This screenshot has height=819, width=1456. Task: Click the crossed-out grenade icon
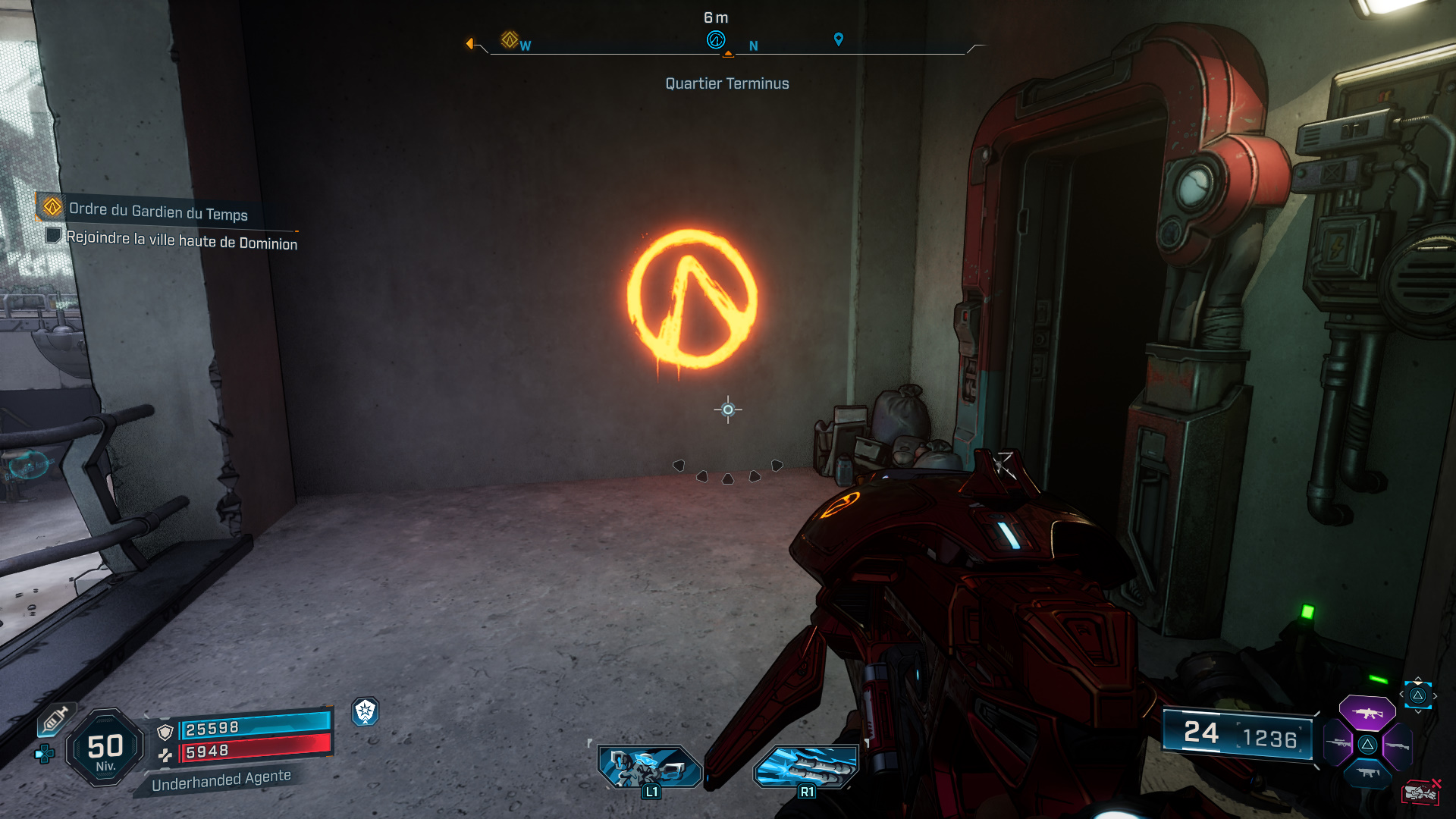click(1422, 791)
